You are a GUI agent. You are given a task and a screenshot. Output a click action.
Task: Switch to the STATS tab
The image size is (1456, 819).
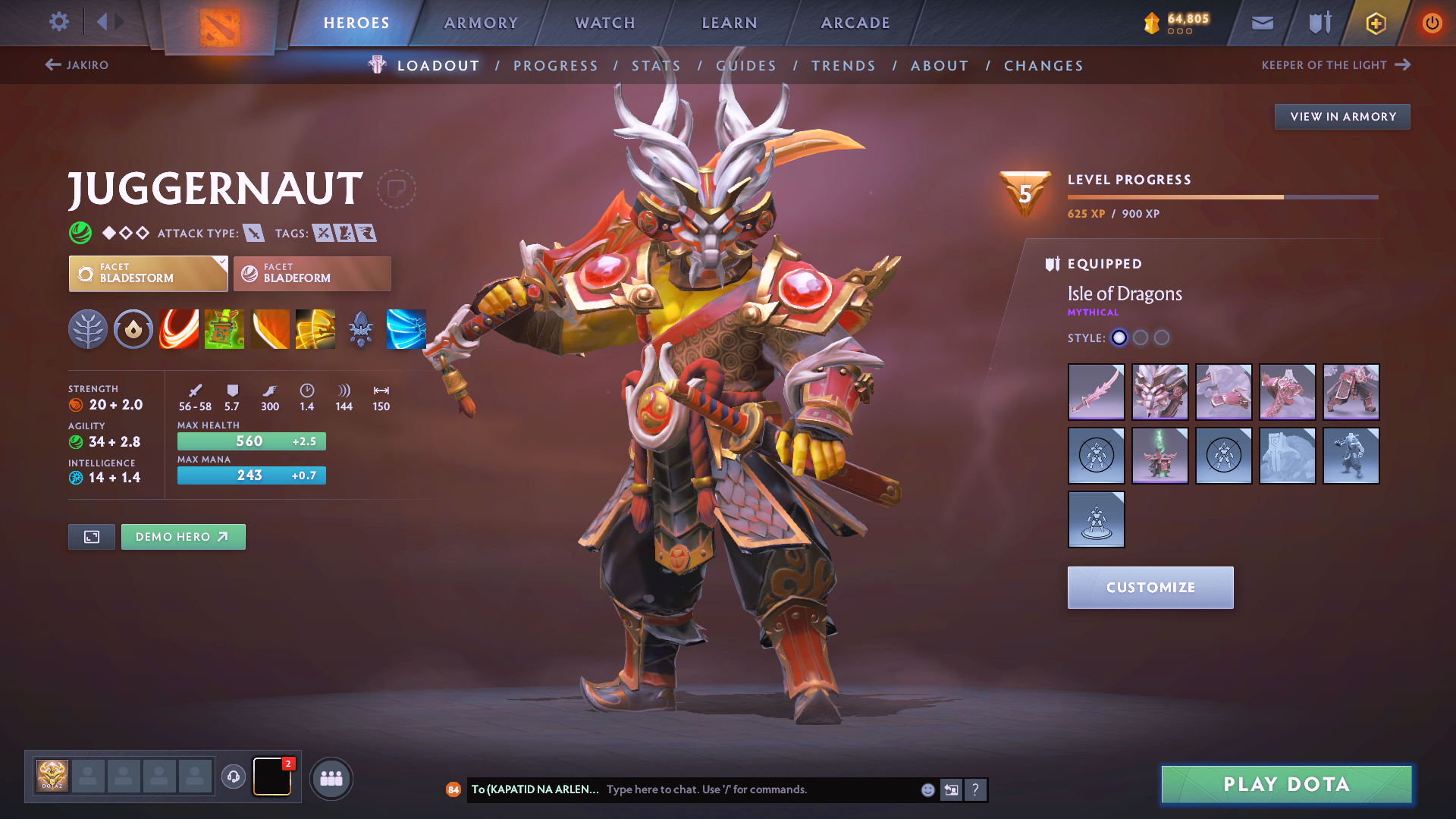click(x=656, y=65)
